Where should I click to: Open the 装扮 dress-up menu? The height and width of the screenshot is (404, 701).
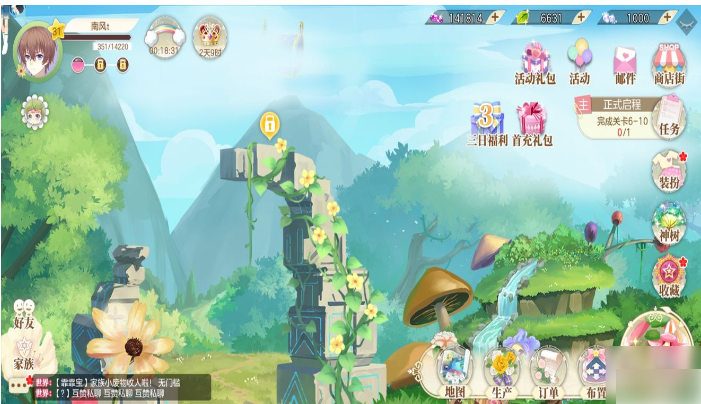click(668, 170)
